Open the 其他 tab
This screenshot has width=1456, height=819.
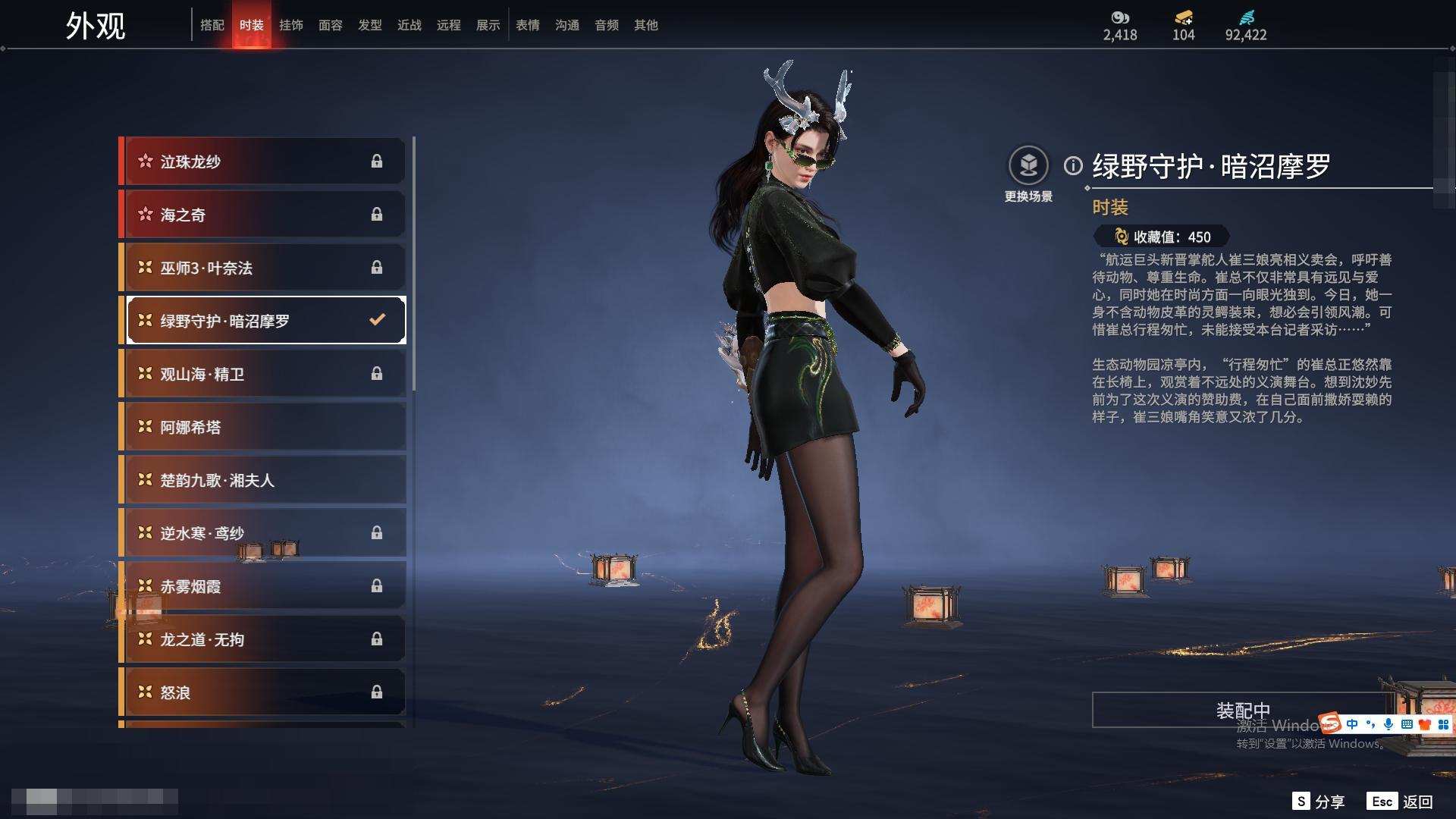coord(646,25)
